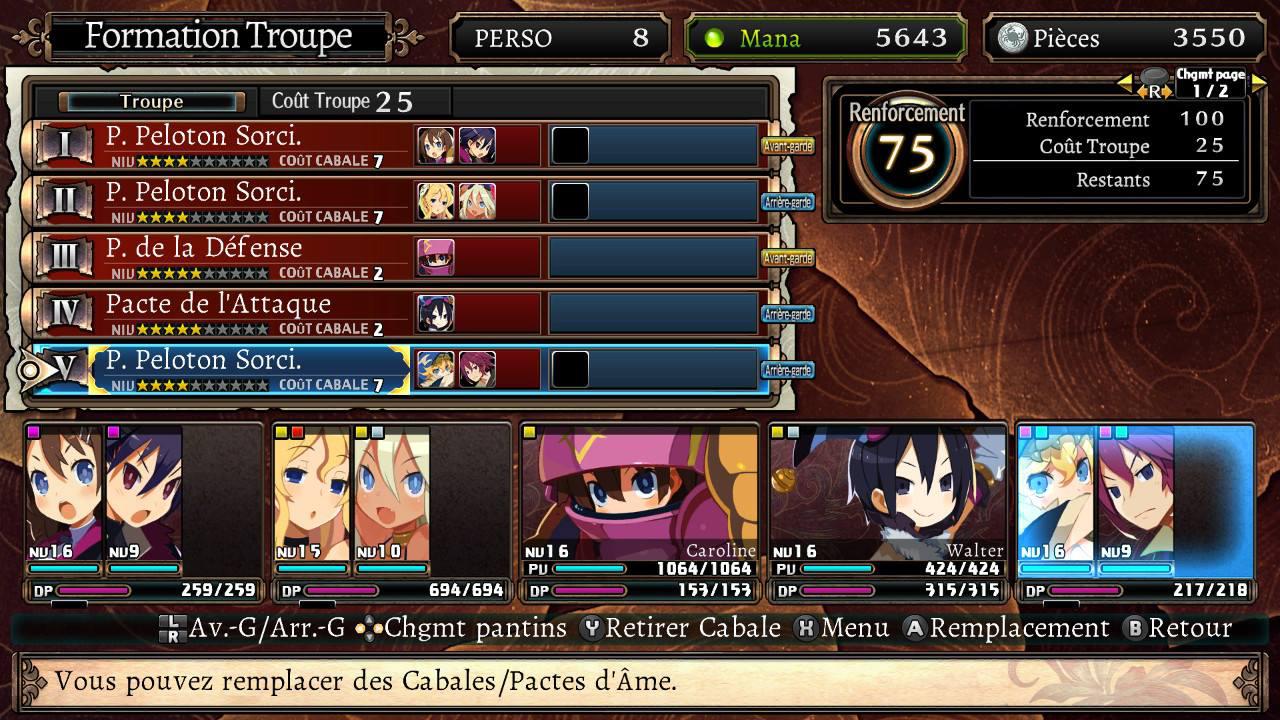This screenshot has height=720, width=1280.
Task: Open Caroline's character card
Action: point(638,512)
